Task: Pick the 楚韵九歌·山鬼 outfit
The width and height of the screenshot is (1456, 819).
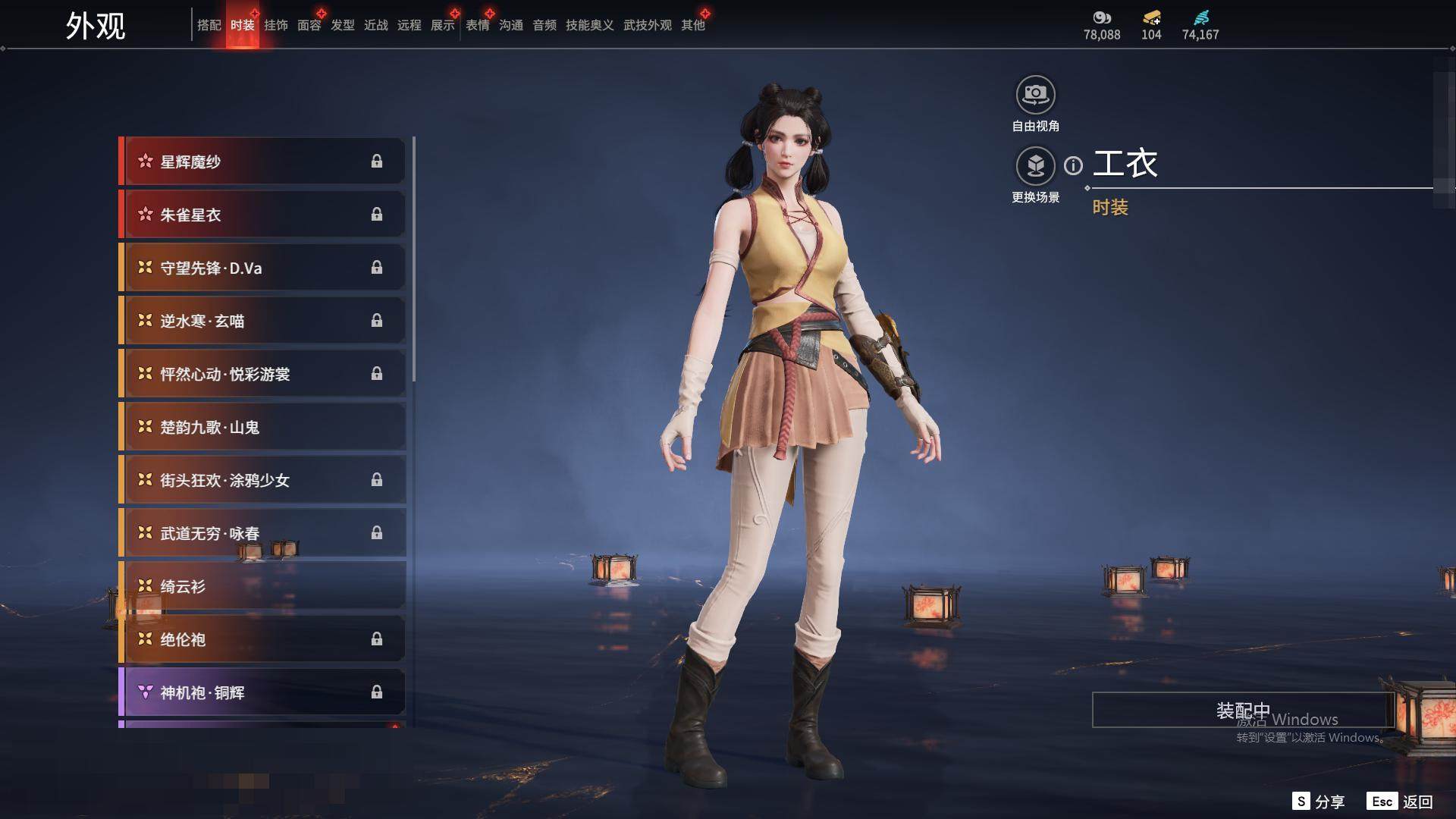Action: click(x=262, y=427)
